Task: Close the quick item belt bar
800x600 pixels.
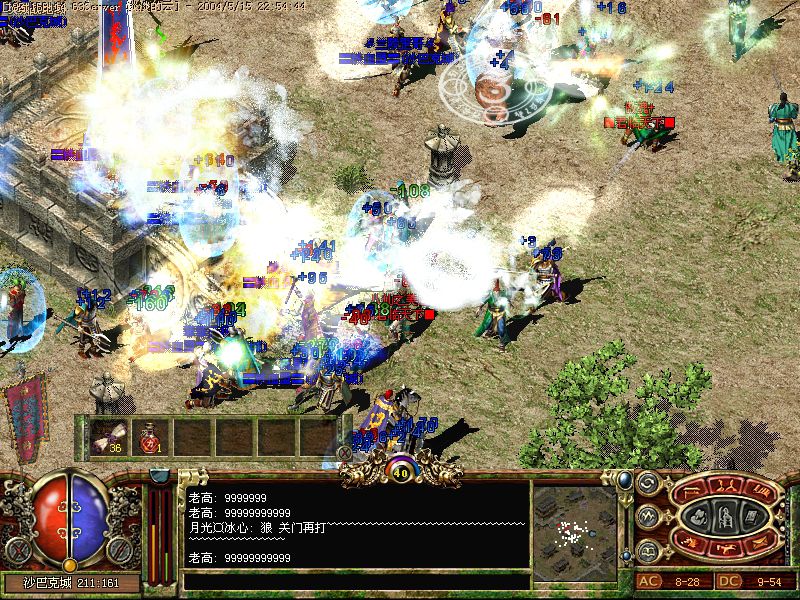Action: pyautogui.click(x=345, y=452)
